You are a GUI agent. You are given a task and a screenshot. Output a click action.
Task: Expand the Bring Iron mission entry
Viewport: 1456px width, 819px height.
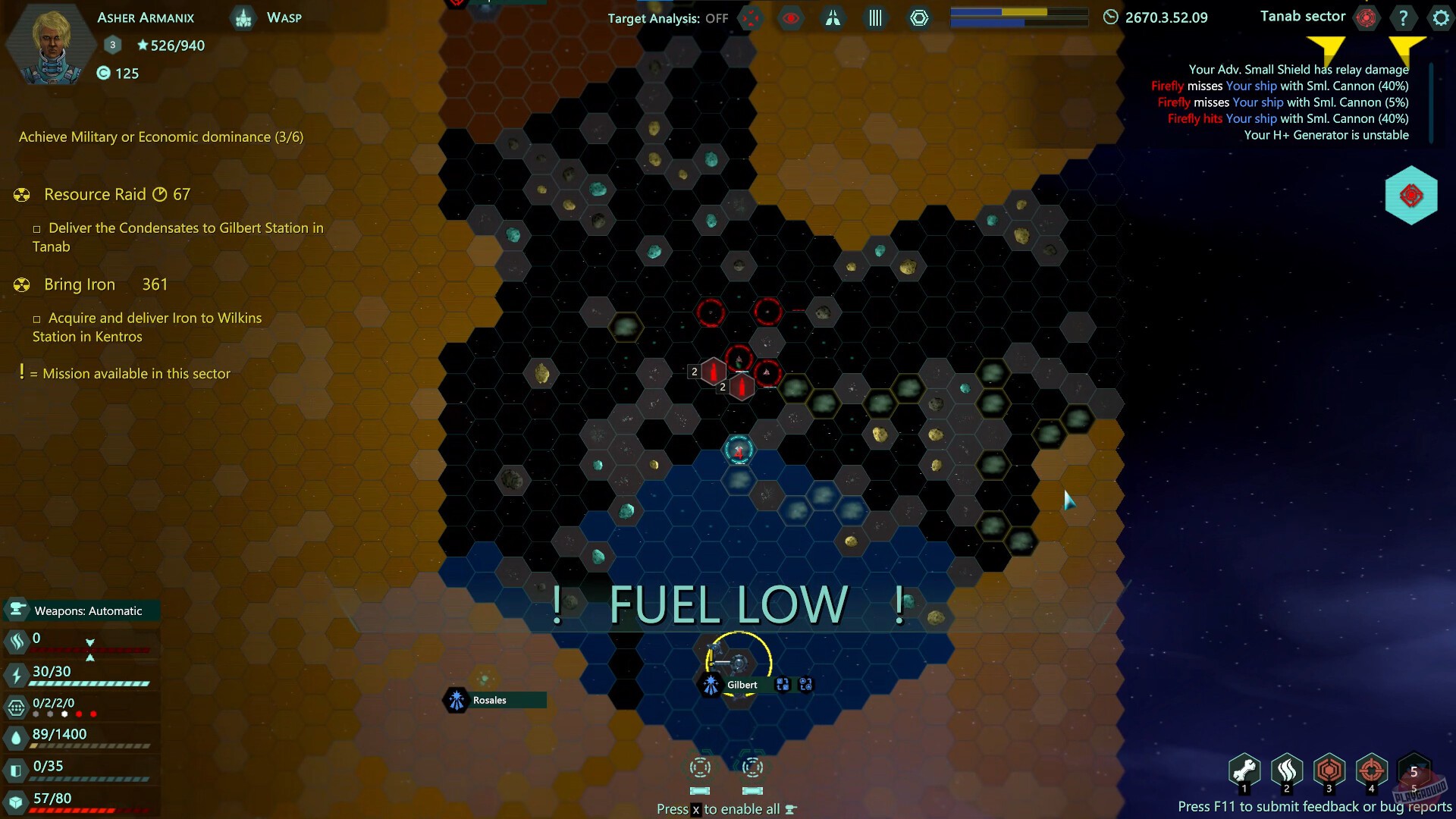[79, 284]
